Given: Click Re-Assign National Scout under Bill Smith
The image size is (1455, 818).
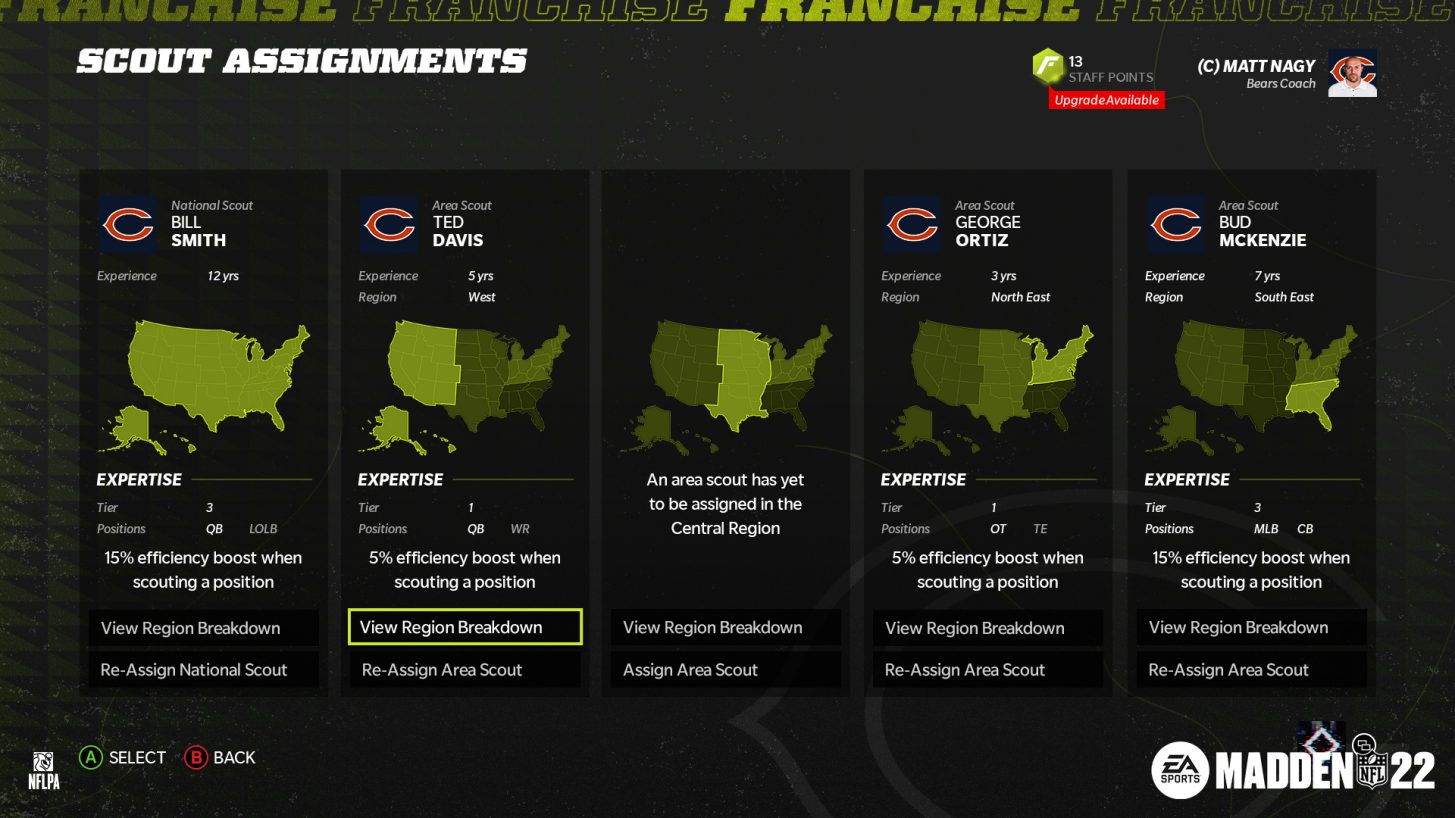Looking at the screenshot, I should click(x=203, y=669).
